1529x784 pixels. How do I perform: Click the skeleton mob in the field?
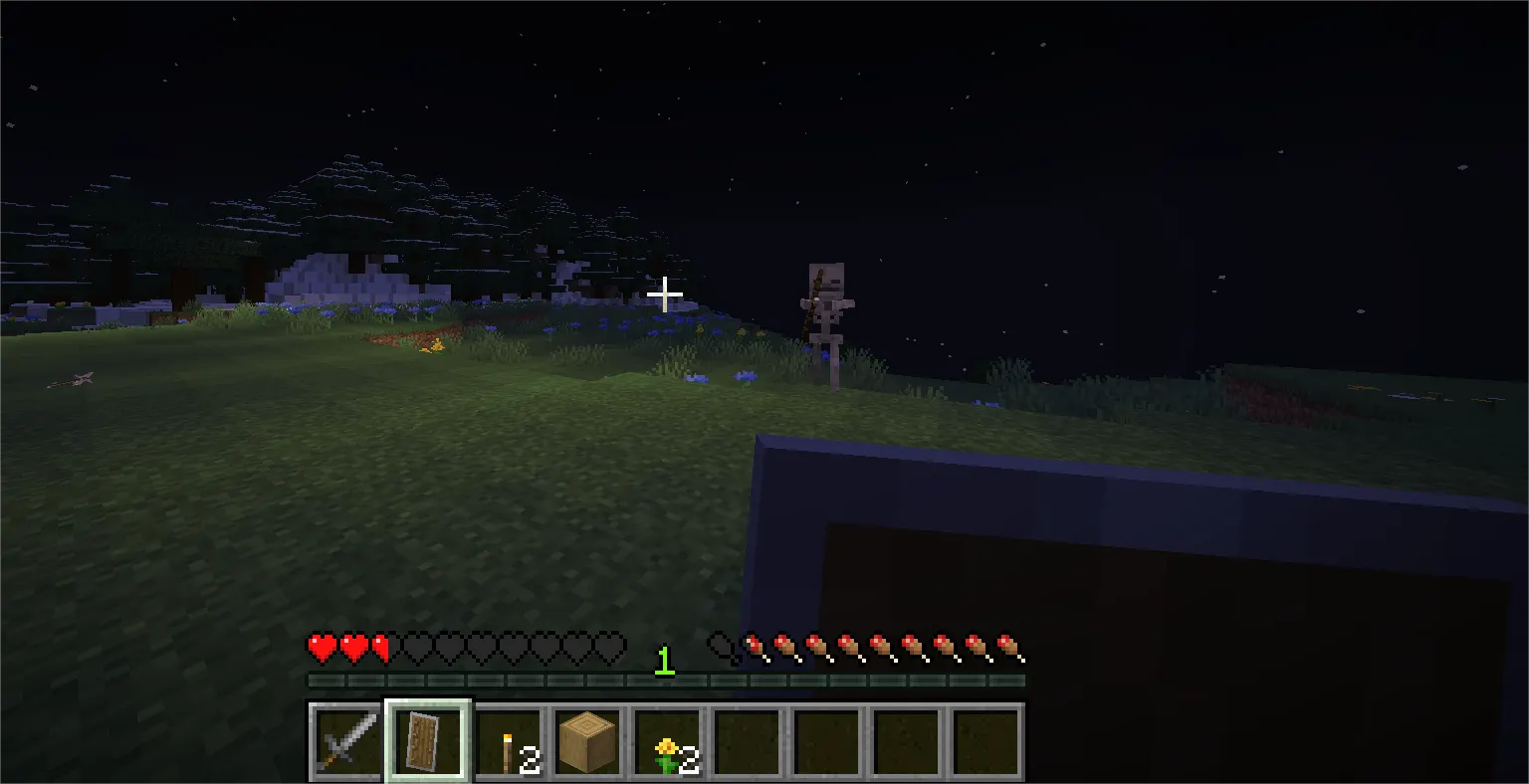click(x=822, y=308)
